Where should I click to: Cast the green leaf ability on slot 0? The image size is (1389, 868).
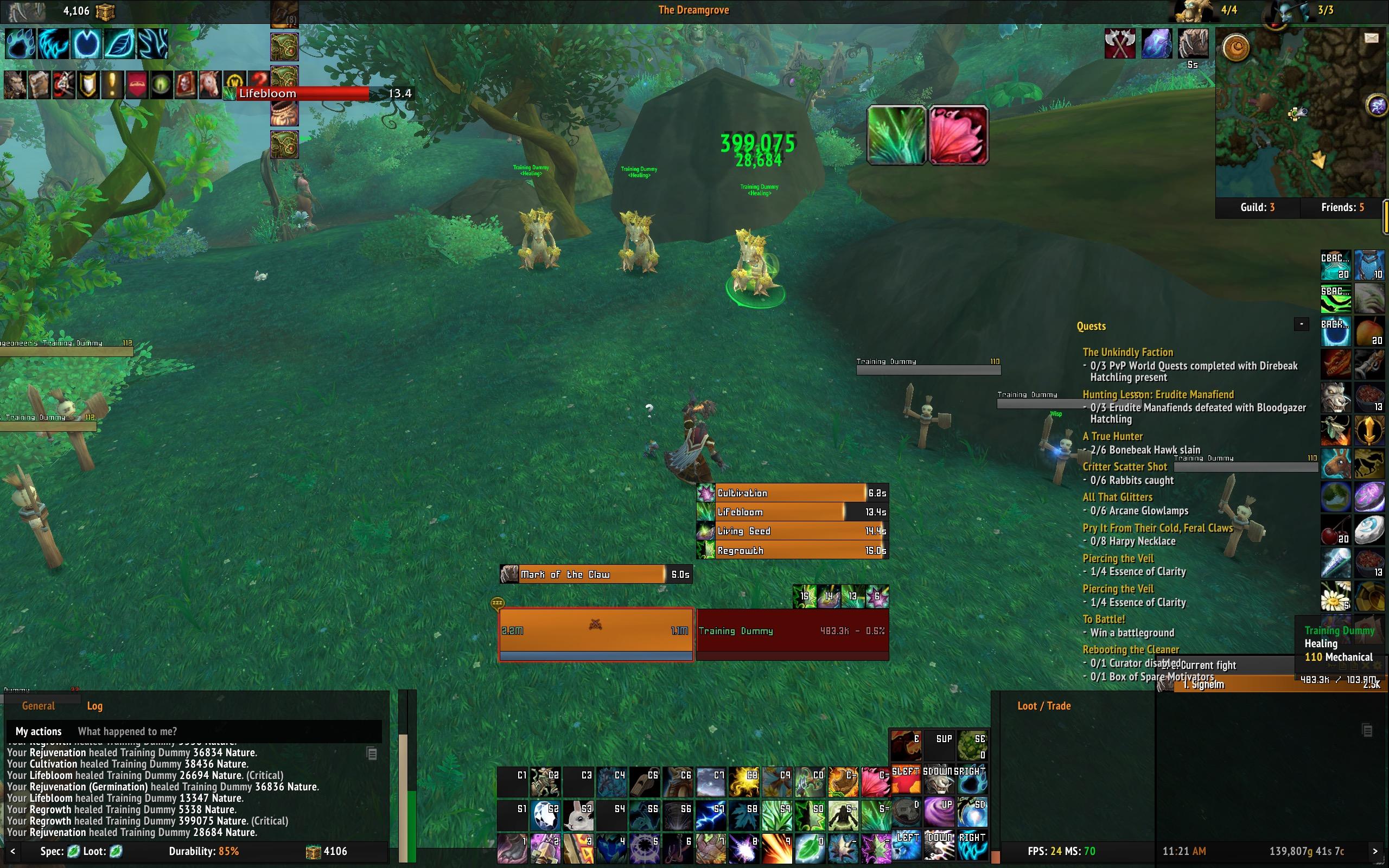(x=810, y=848)
